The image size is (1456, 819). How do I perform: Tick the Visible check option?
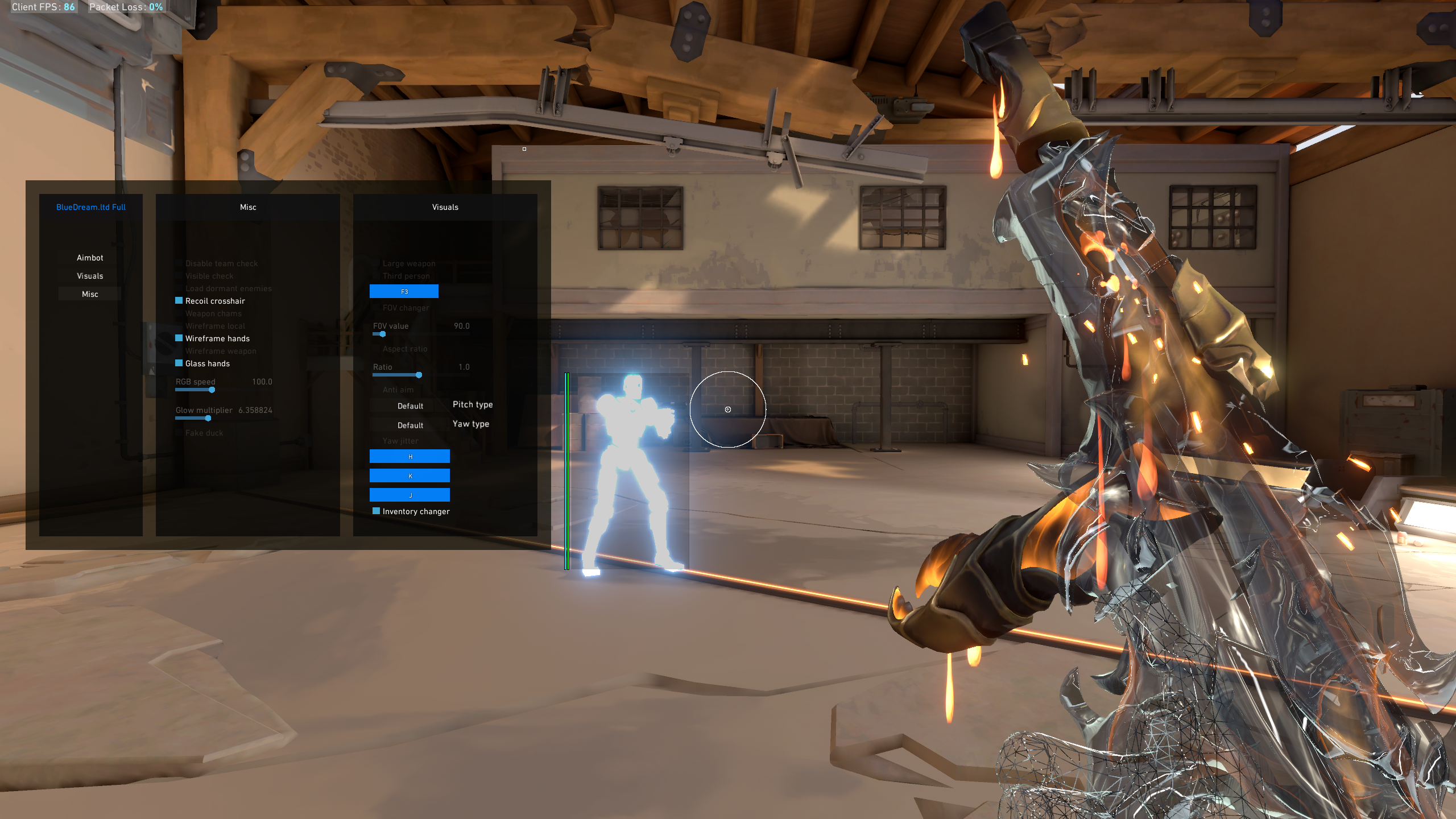coord(179,276)
